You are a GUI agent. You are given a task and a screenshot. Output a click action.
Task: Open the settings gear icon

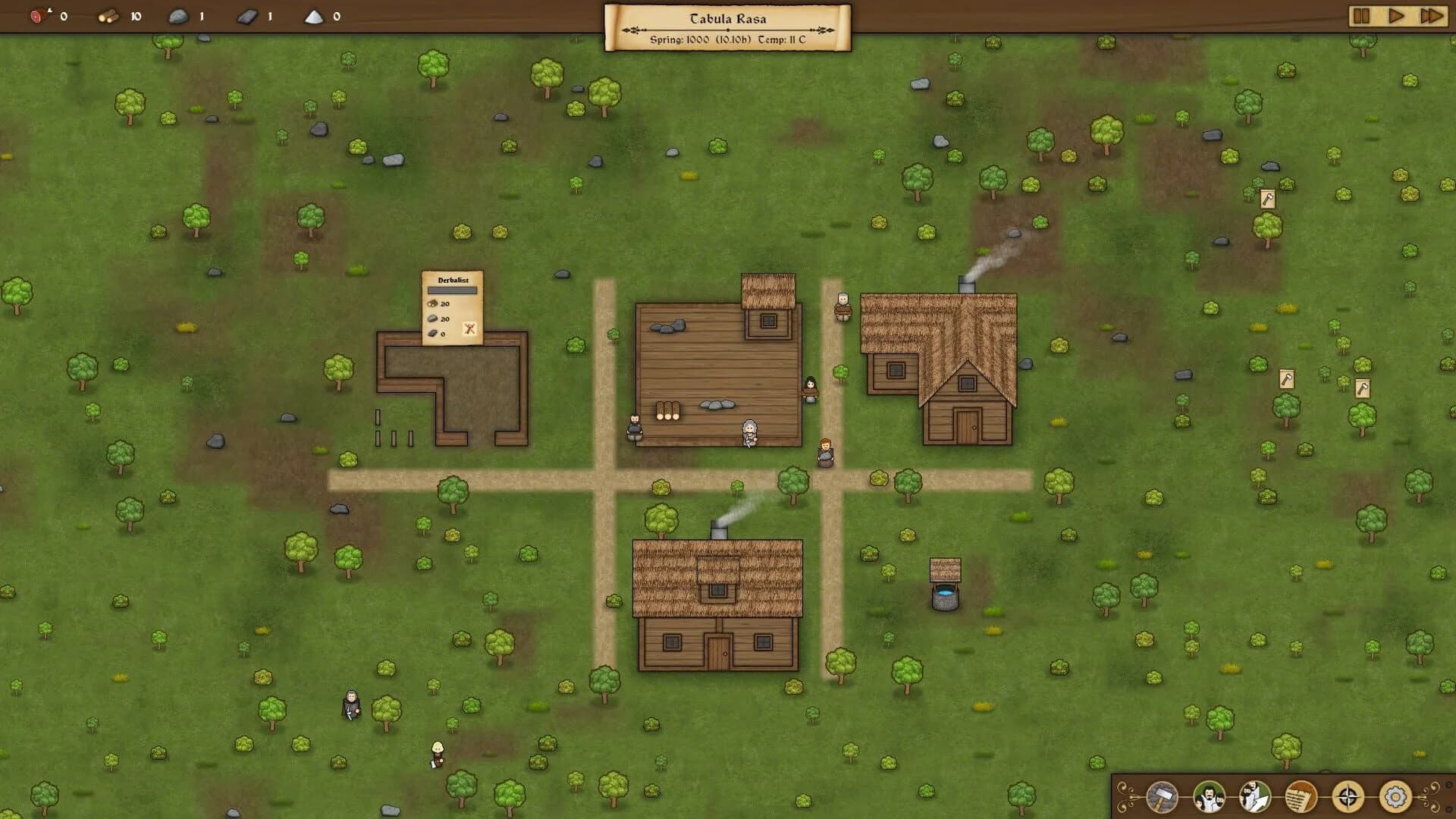(1394, 798)
